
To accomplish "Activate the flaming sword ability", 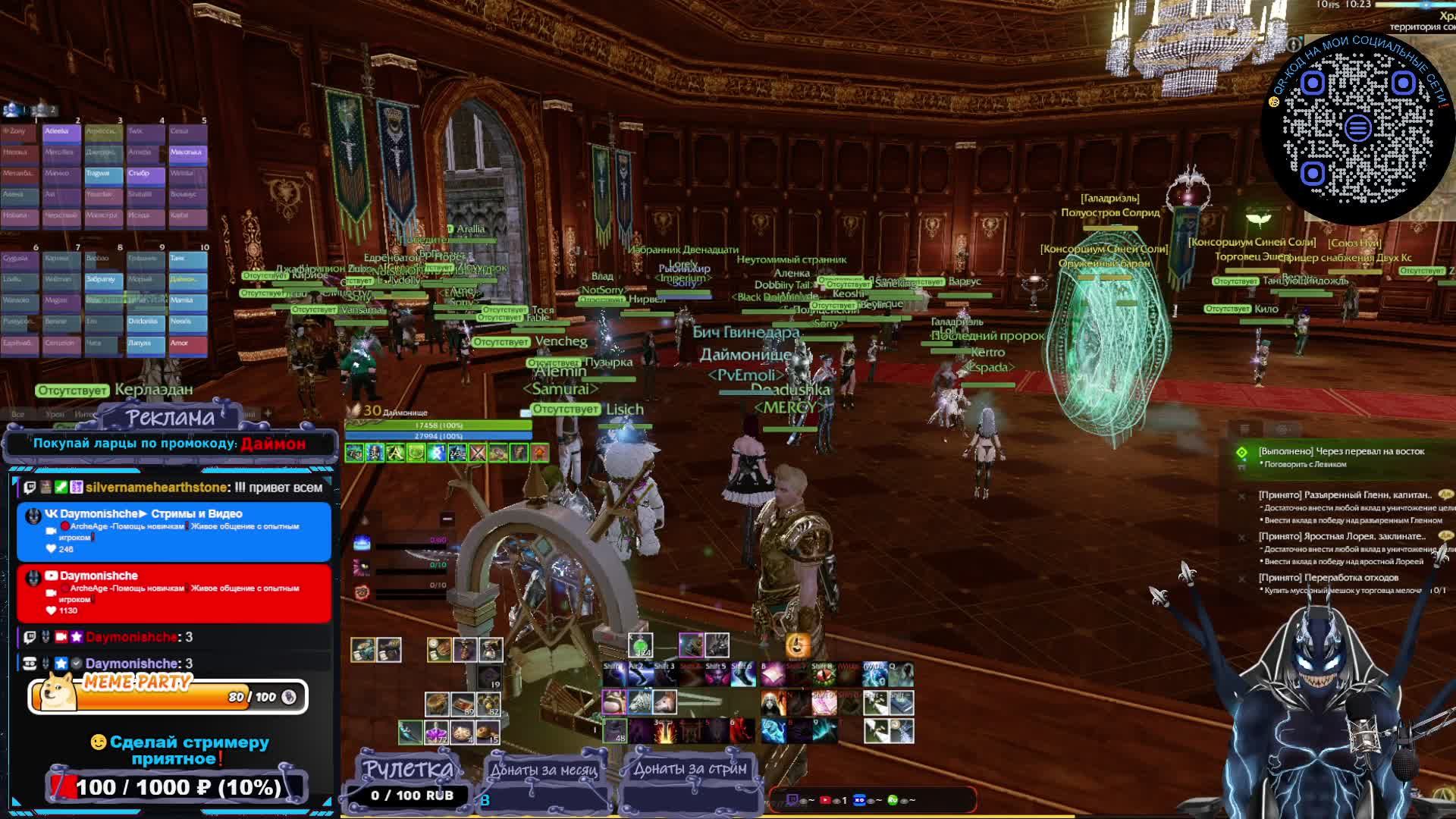I will pyautogui.click(x=665, y=731).
